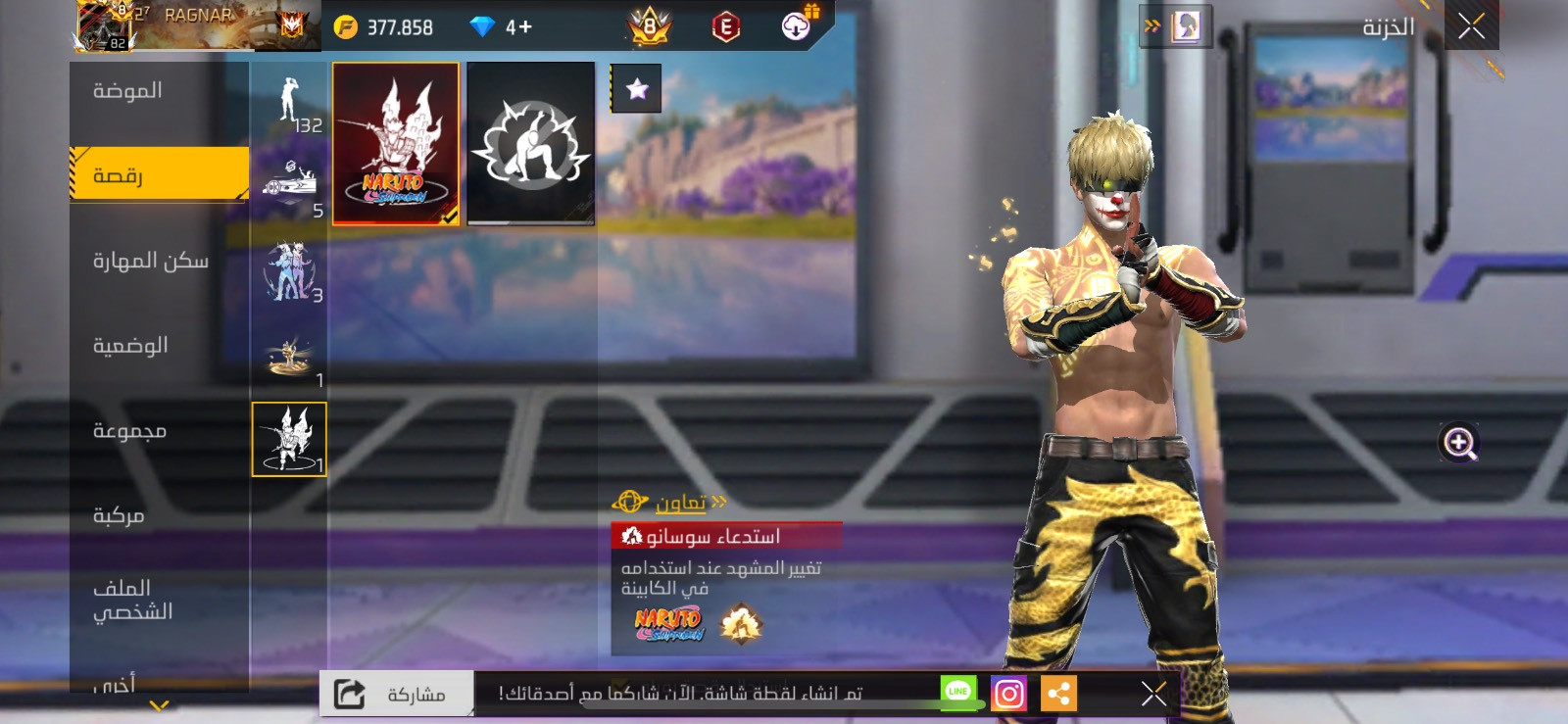Select the gray unowned emote thumbnail
This screenshot has width=1568, height=724.
click(530, 145)
